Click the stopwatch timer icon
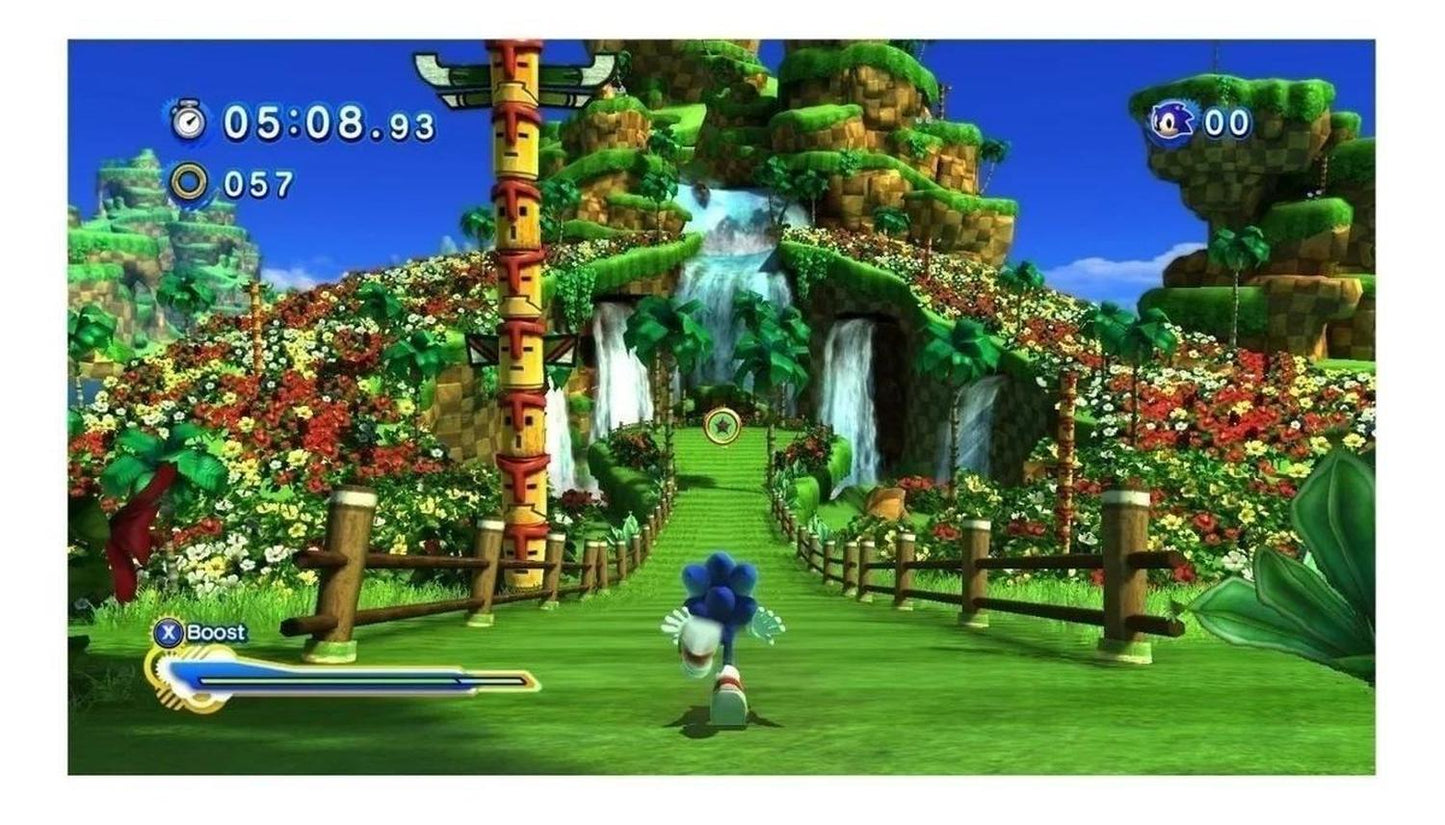 [x=186, y=119]
